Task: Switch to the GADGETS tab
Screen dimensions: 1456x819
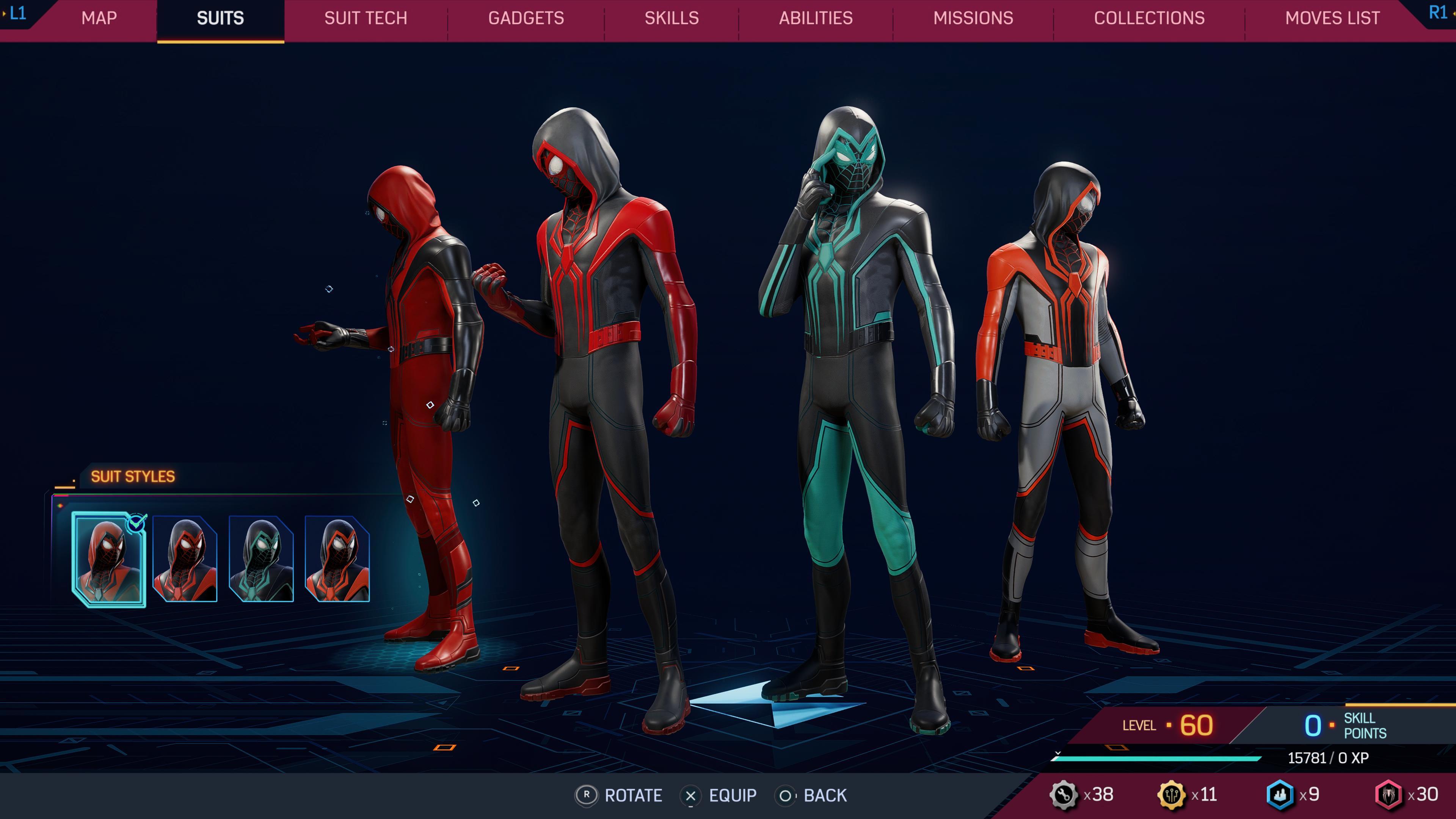Action: [x=526, y=19]
